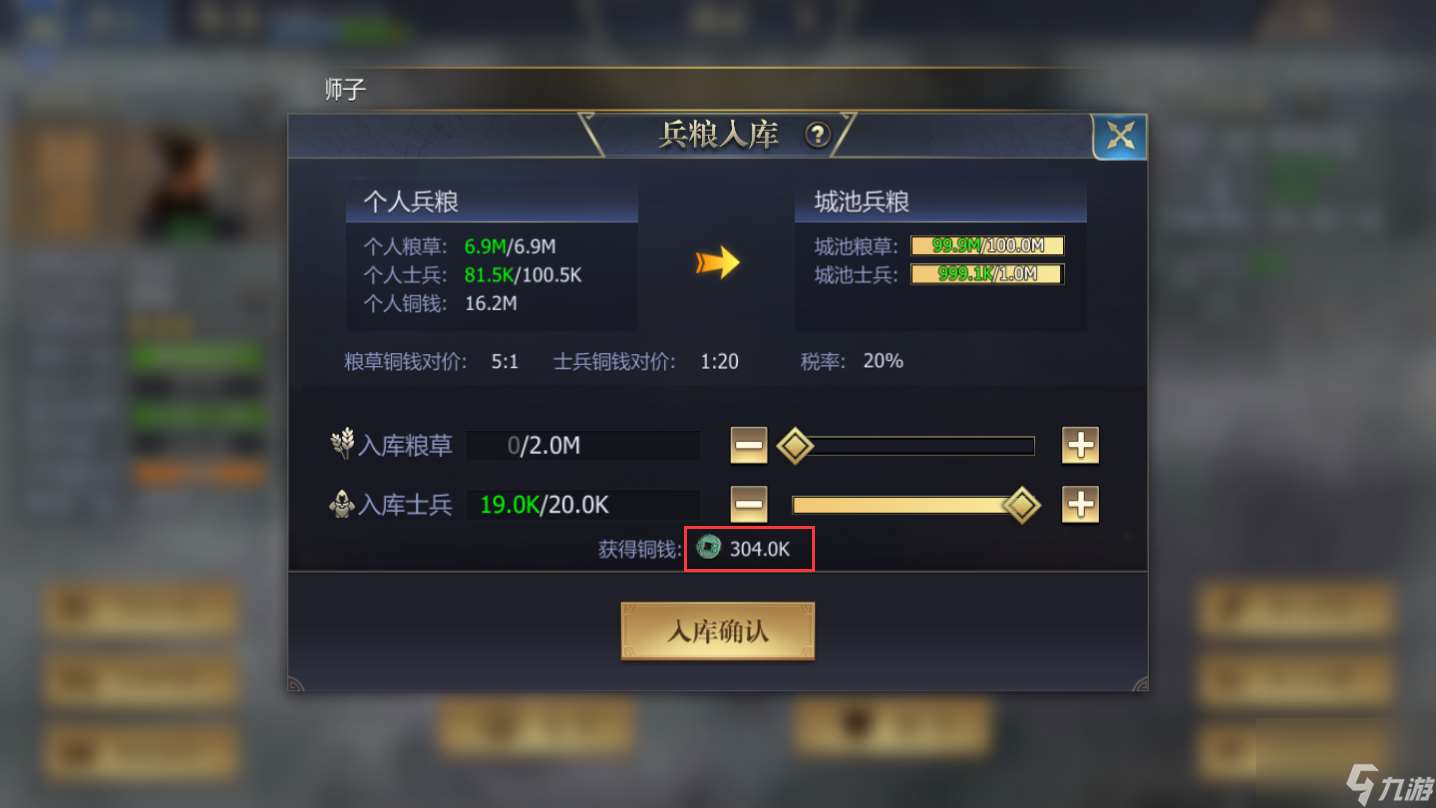1436x808 pixels.
Task: Click the 城池粮草 progress bar
Action: (x=986, y=244)
